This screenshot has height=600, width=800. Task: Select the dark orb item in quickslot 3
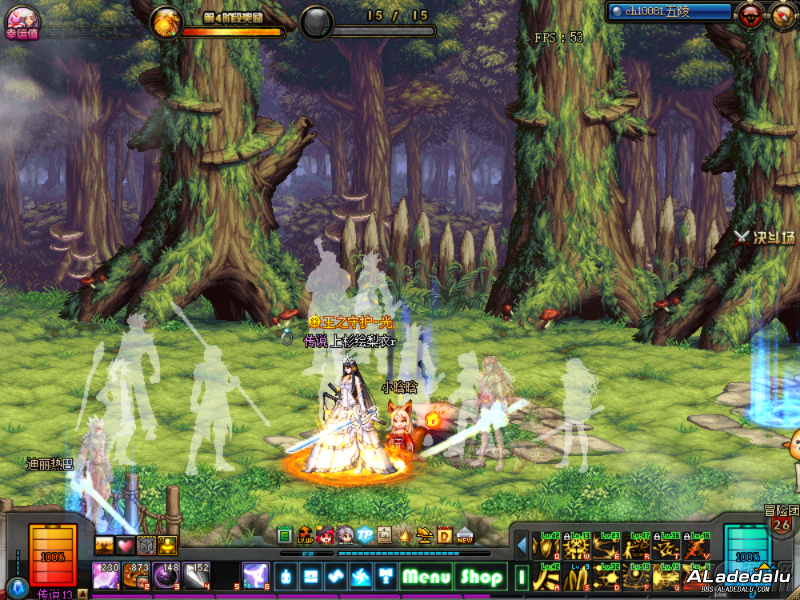point(166,575)
